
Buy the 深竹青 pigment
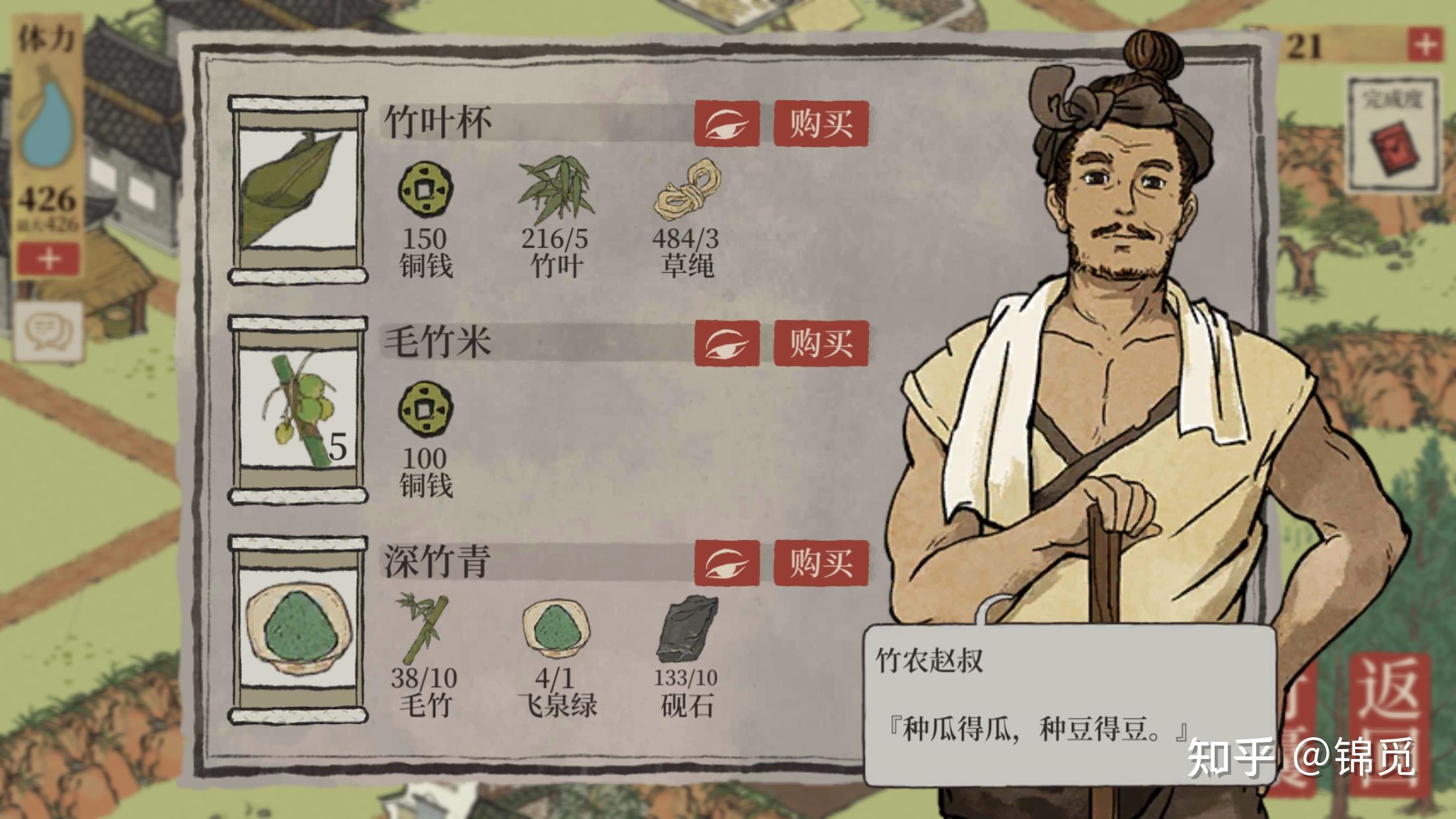820,562
